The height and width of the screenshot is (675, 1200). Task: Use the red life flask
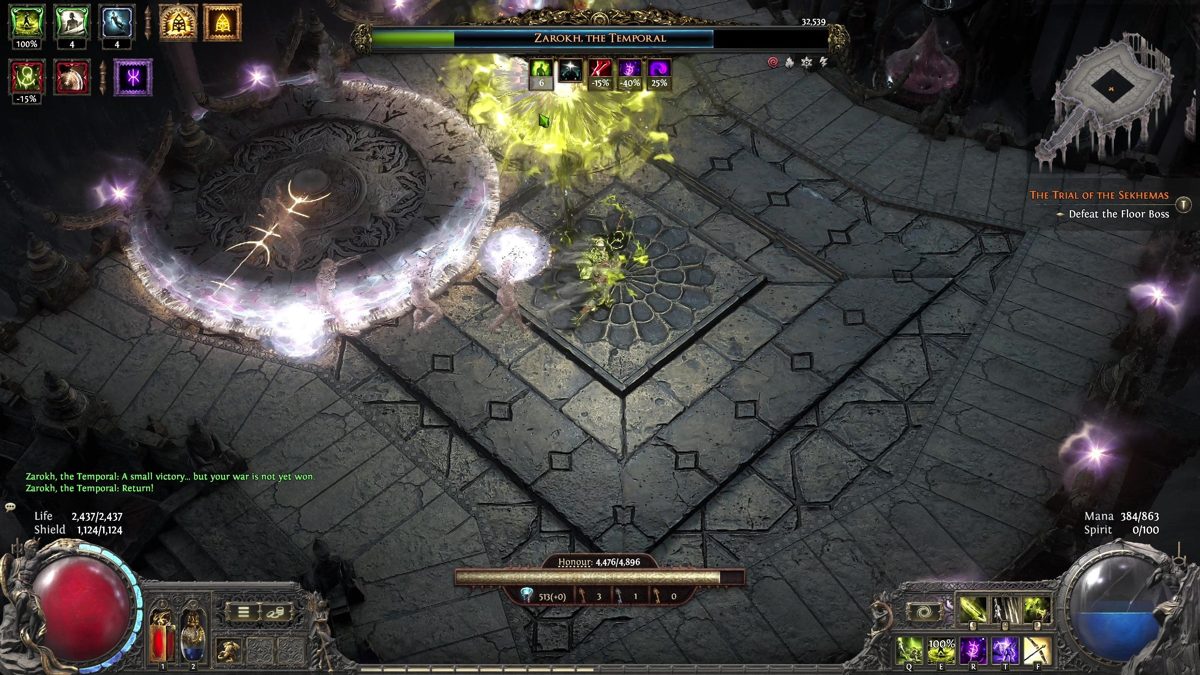click(x=164, y=636)
